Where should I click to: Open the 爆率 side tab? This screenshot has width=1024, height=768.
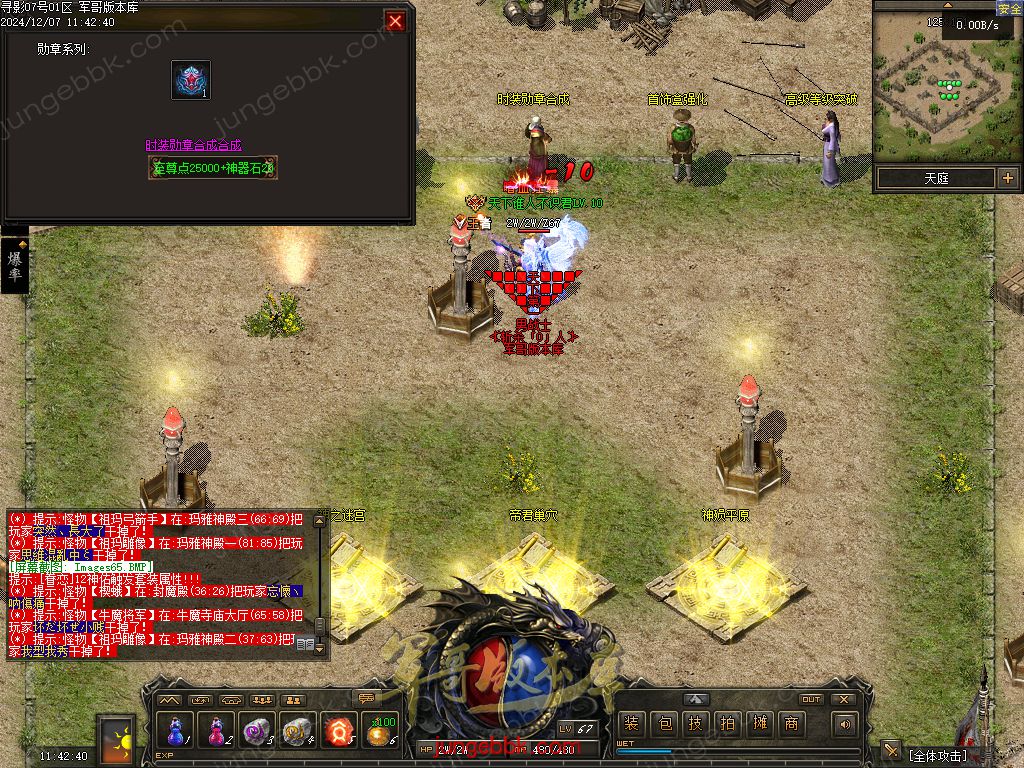point(14,265)
